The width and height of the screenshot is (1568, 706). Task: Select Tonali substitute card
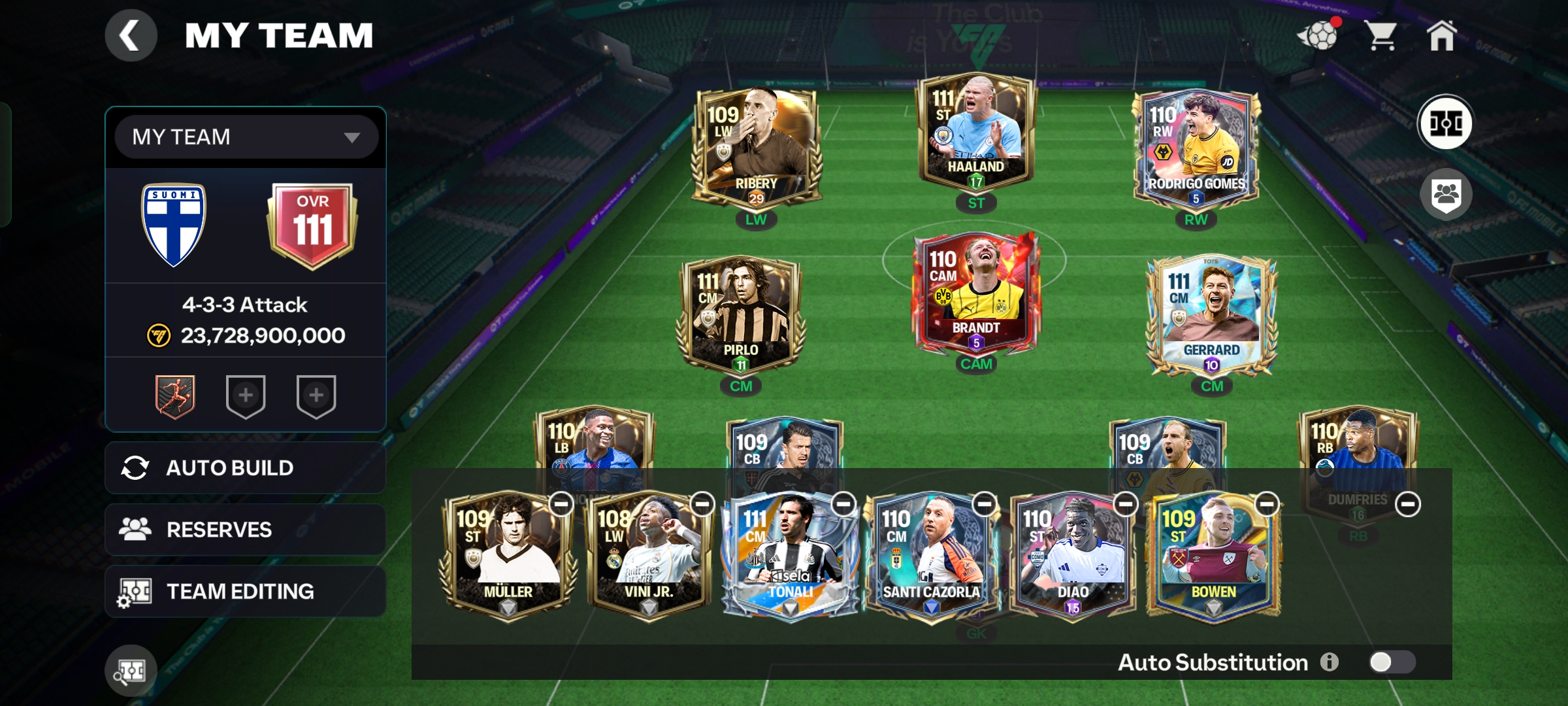click(790, 556)
